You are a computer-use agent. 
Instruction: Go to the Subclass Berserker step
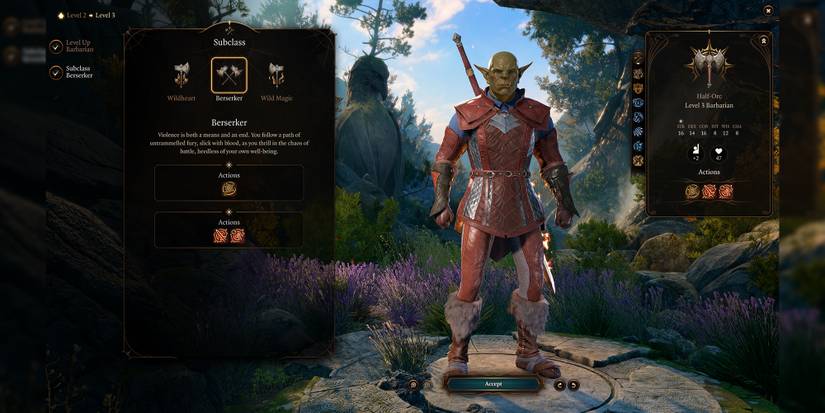pos(56,72)
